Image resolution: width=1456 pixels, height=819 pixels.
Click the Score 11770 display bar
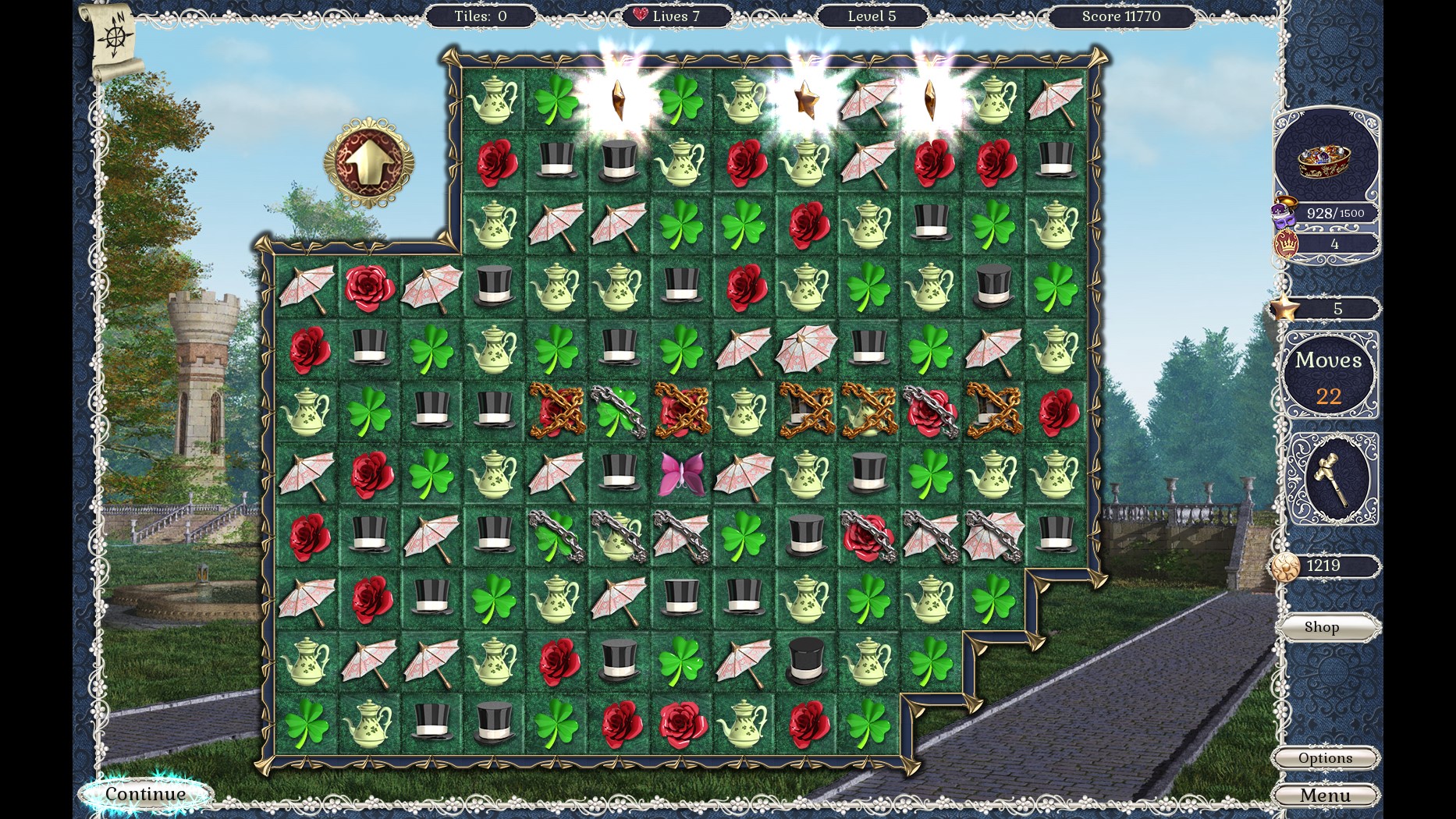tap(1121, 16)
